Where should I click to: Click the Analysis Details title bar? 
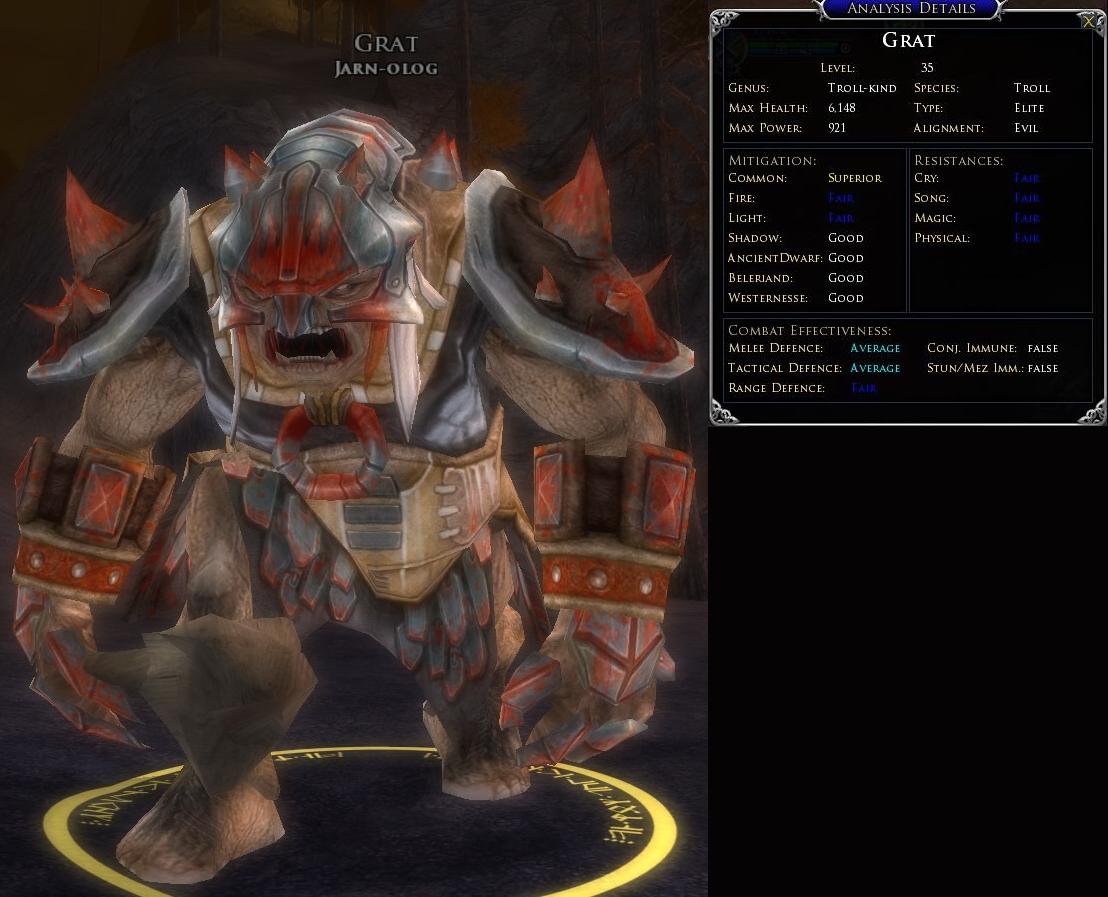click(x=910, y=9)
